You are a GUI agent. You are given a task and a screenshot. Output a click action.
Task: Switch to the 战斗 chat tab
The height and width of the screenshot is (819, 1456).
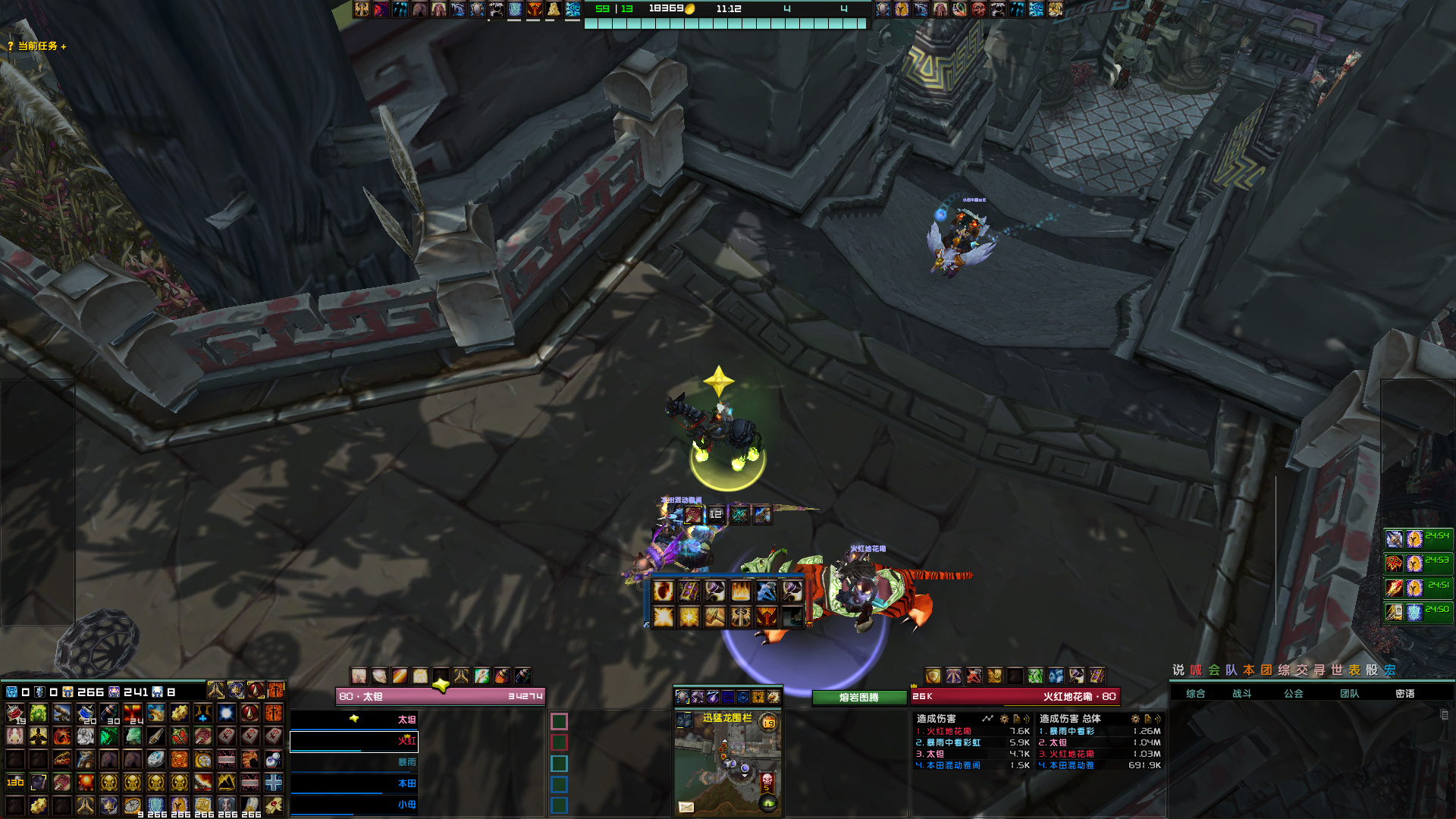tap(1242, 693)
